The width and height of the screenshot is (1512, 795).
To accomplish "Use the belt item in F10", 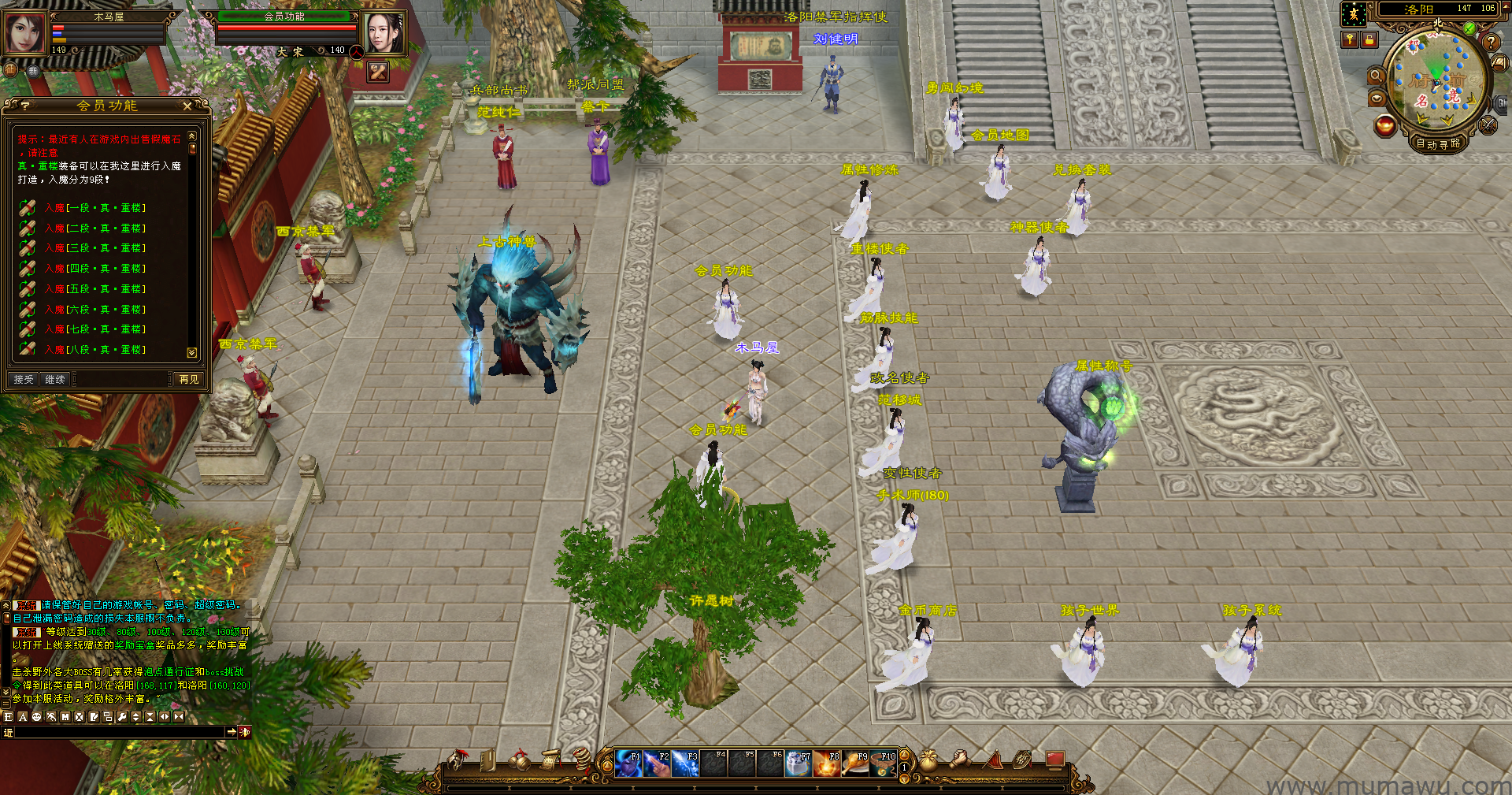I will 884,763.
